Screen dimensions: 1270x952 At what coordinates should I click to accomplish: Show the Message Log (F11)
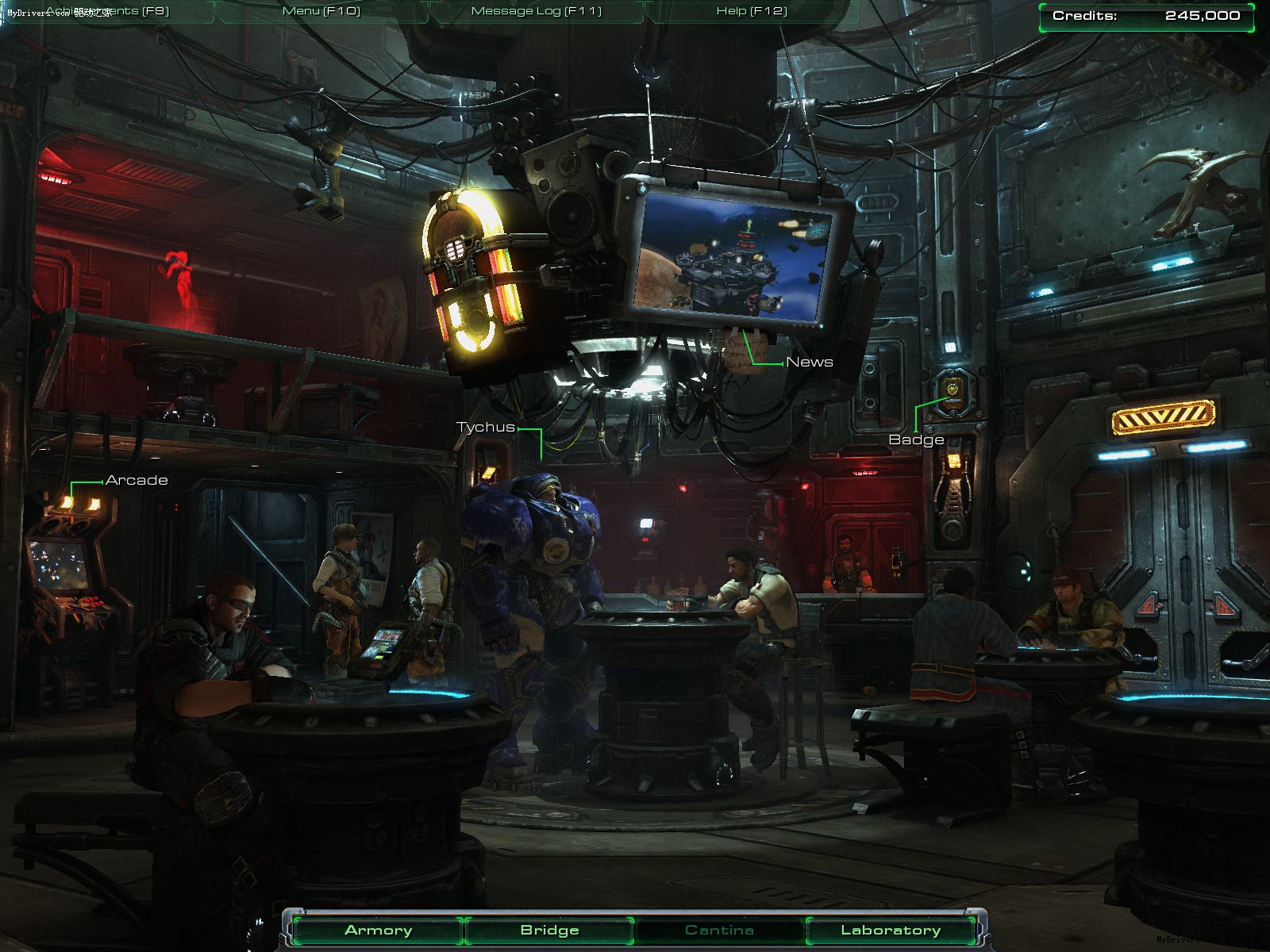pos(537,11)
